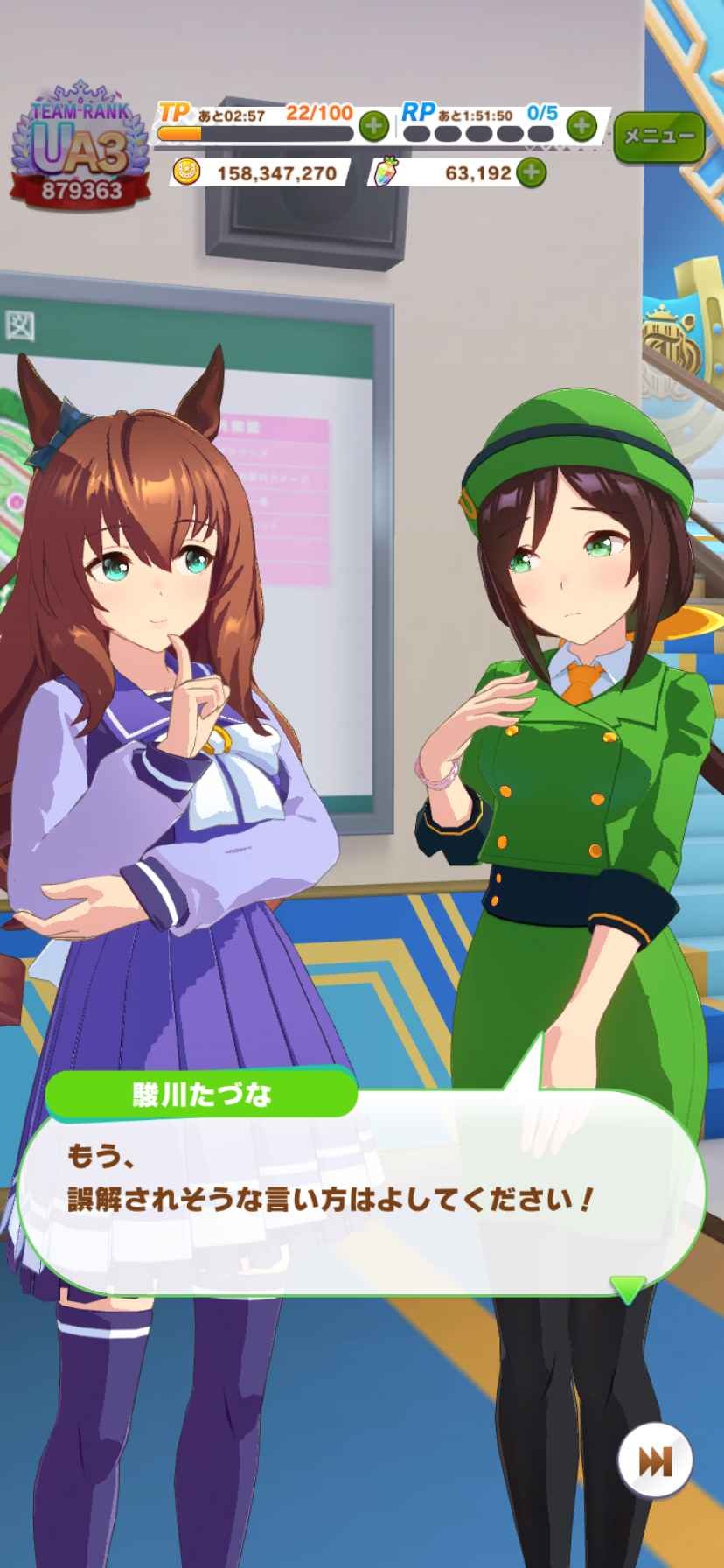Add TP with the plus button
The image size is (724, 1568).
pyautogui.click(x=373, y=126)
